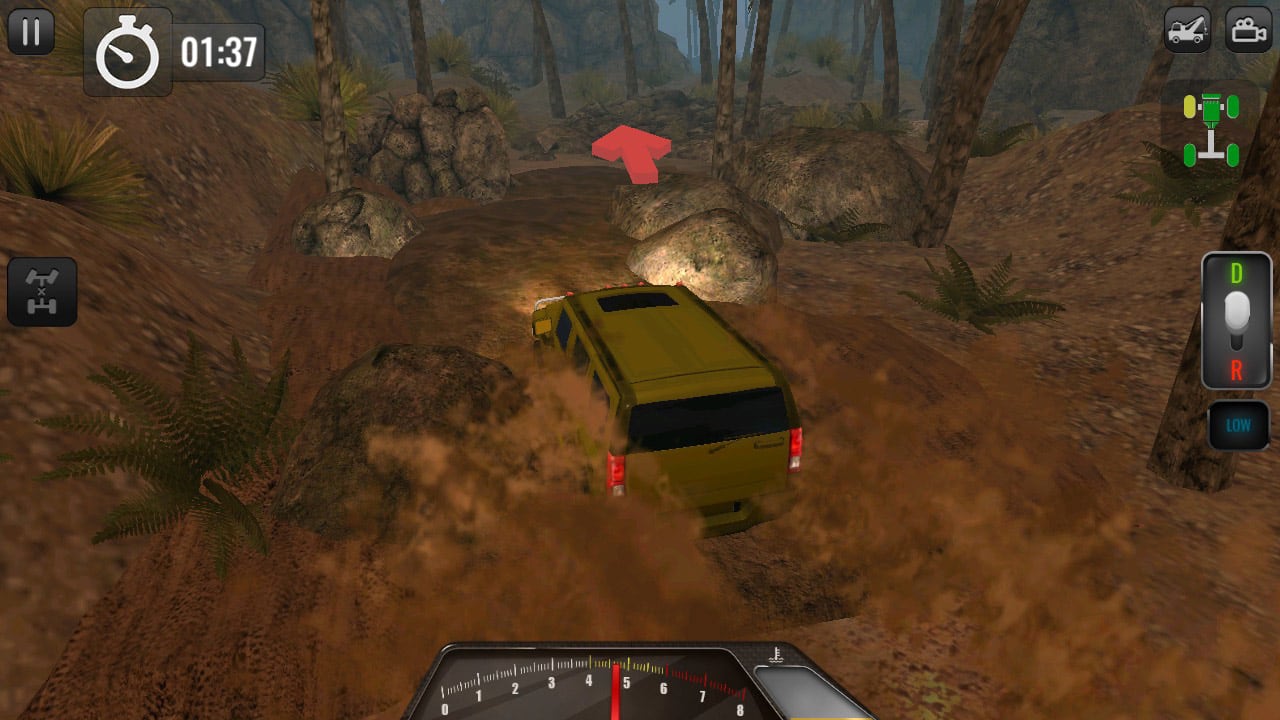1280x720 pixels.
Task: Pause the game
Action: click(31, 31)
